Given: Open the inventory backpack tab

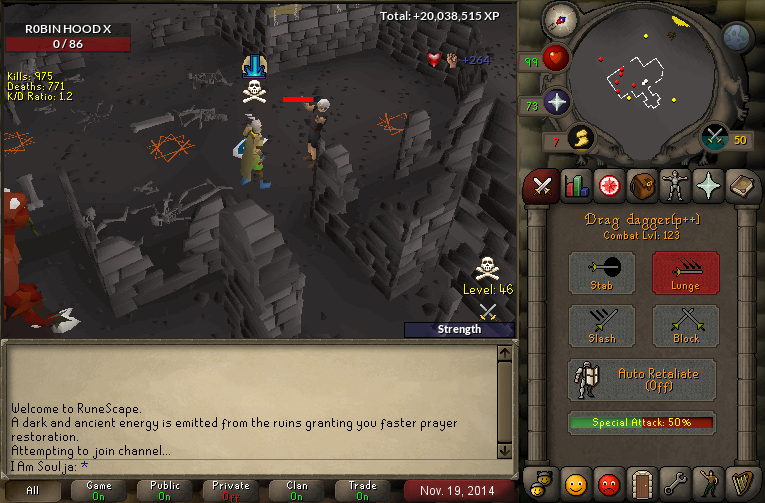Looking at the screenshot, I should coord(643,186).
